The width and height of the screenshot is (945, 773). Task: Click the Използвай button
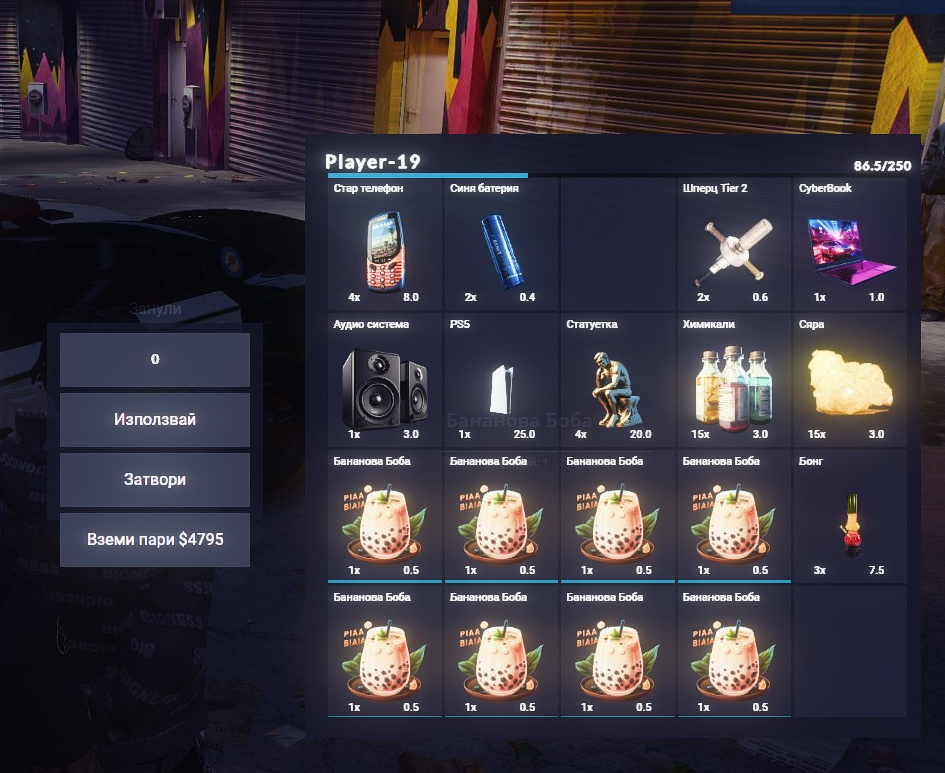[154, 420]
